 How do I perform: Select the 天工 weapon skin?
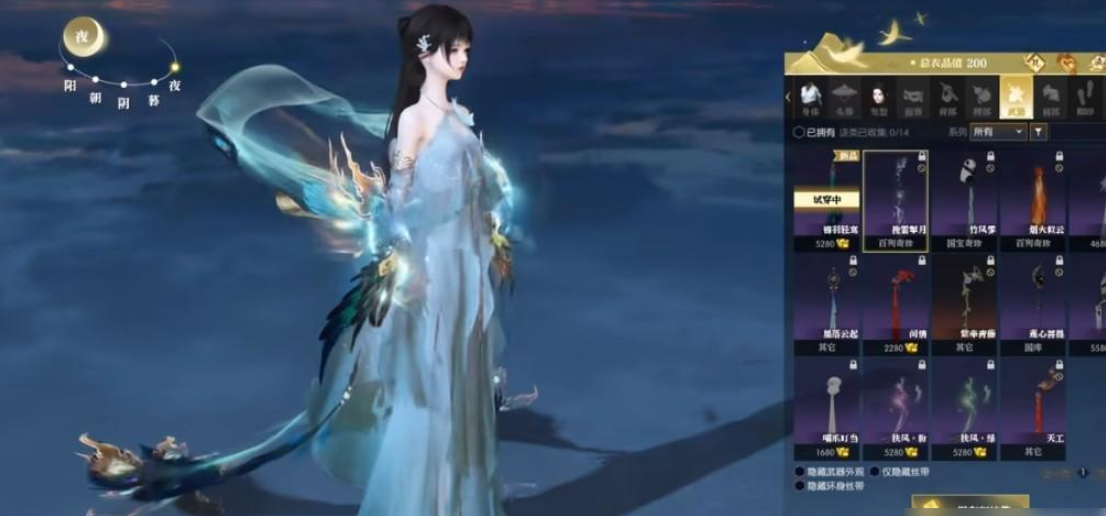pyautogui.click(x=1033, y=408)
